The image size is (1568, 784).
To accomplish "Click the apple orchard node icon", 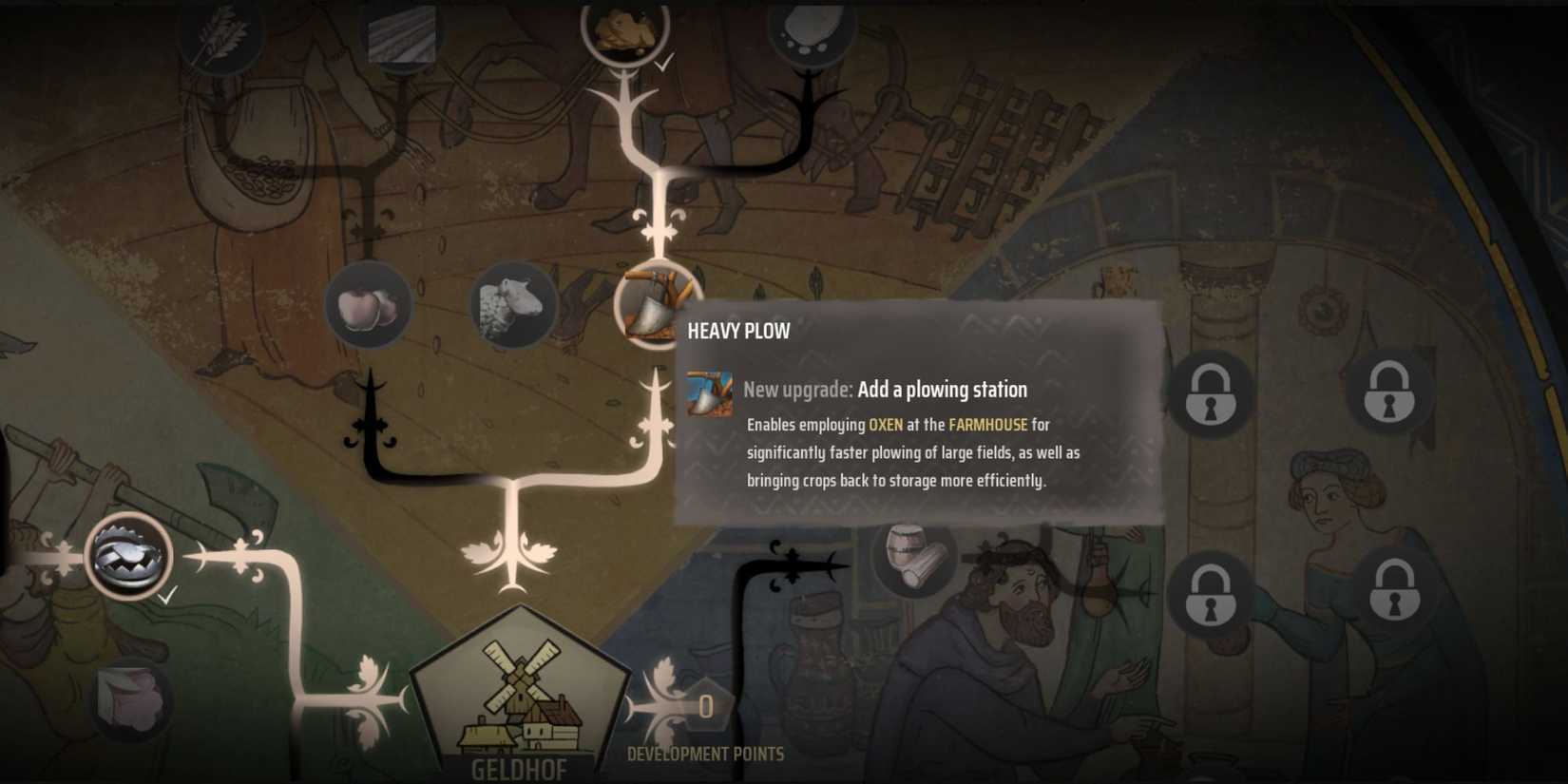I will point(369,306).
